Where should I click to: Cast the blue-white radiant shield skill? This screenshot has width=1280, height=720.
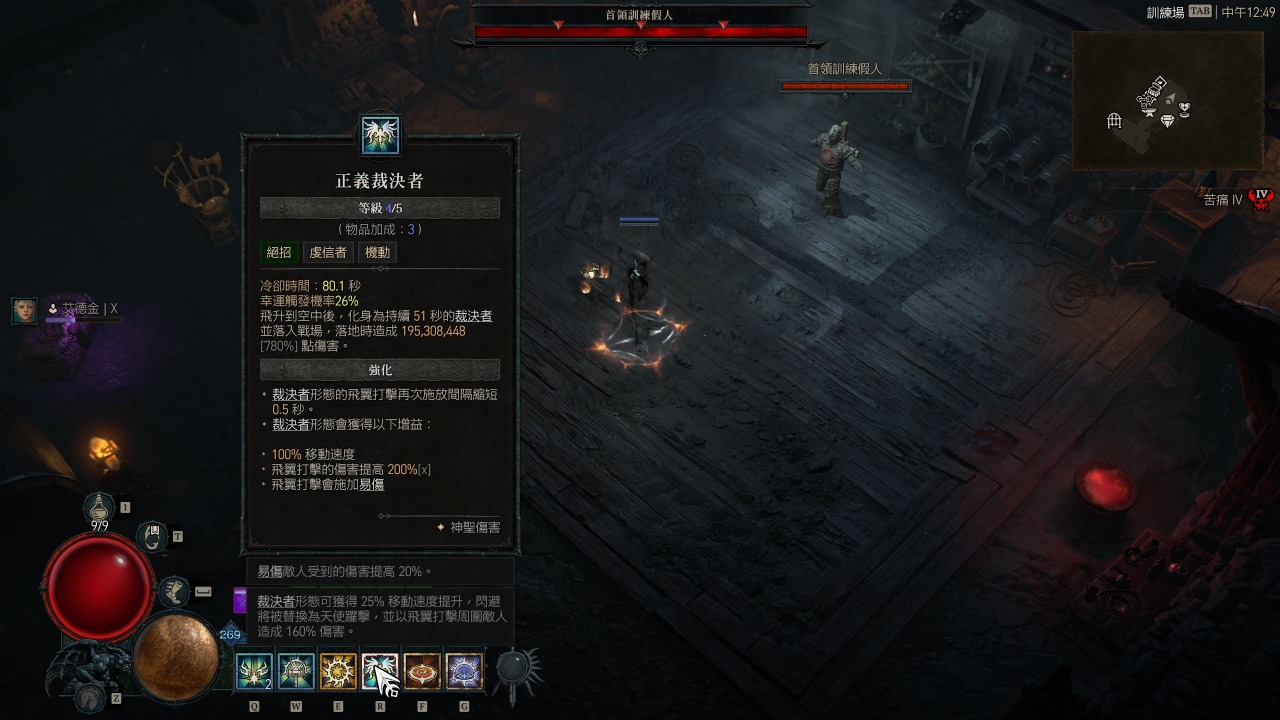464,672
